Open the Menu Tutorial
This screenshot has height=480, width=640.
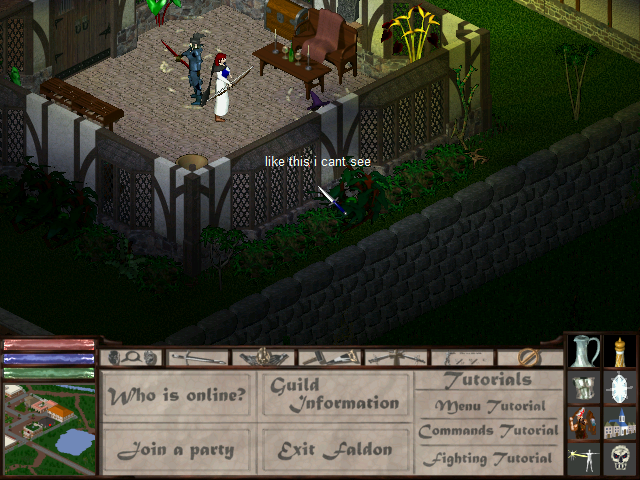(x=489, y=407)
